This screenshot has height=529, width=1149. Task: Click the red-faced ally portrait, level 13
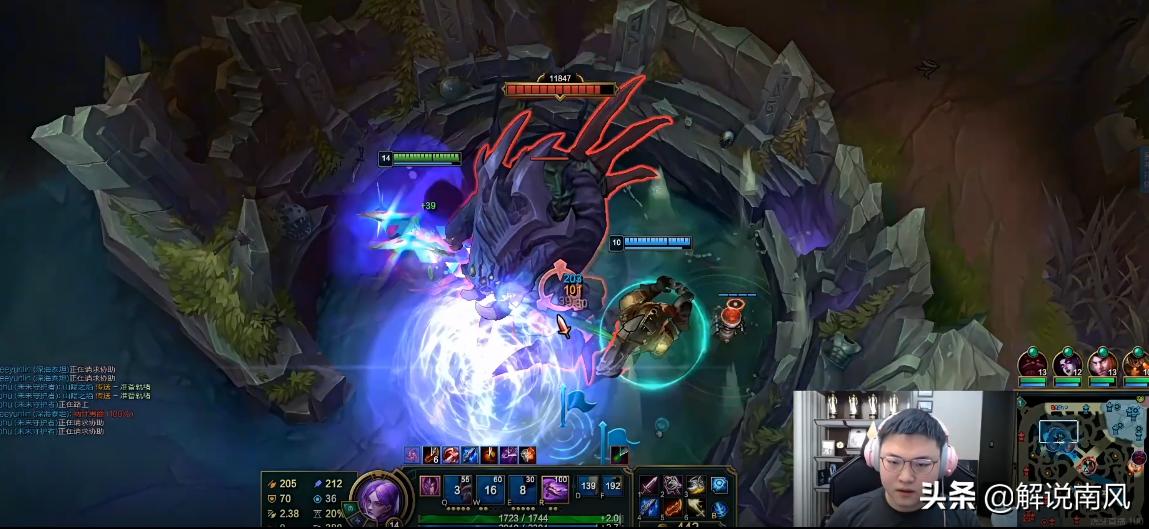(x=1034, y=364)
